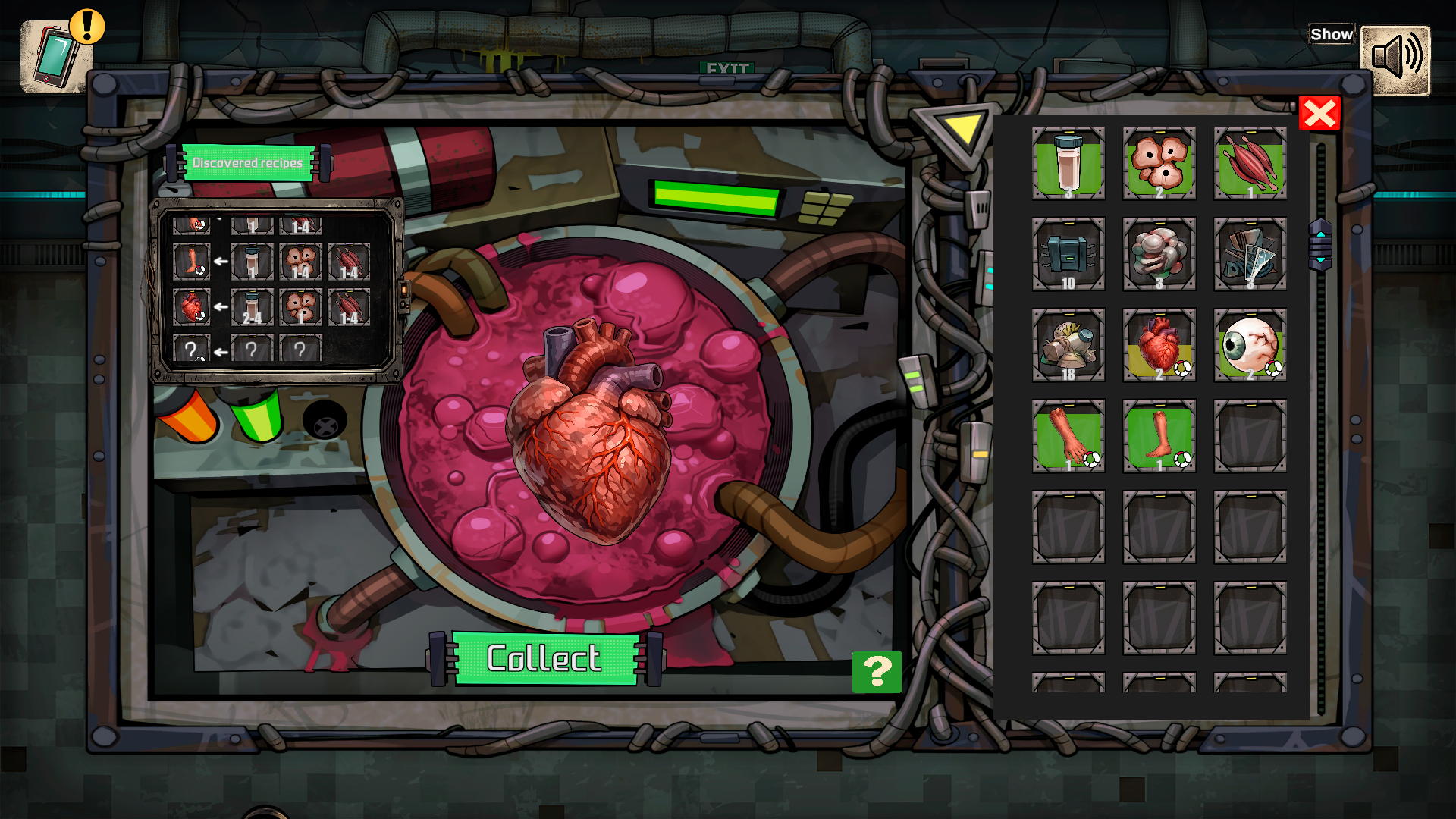Image resolution: width=1456 pixels, height=819 pixels.
Task: Pick the scrap junk pile slot
Action: (1068, 345)
